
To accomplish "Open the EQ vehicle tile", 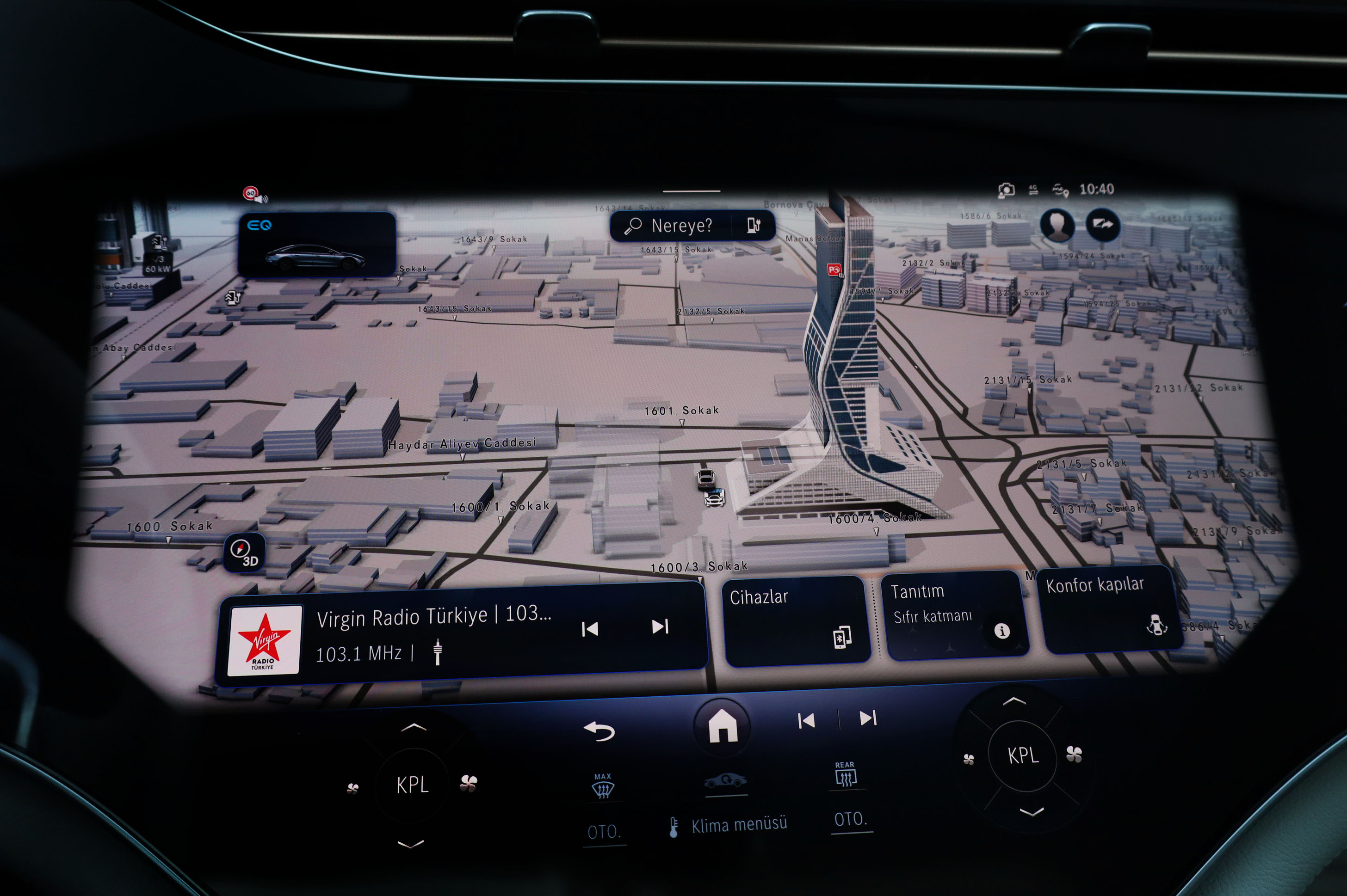I will [x=316, y=245].
